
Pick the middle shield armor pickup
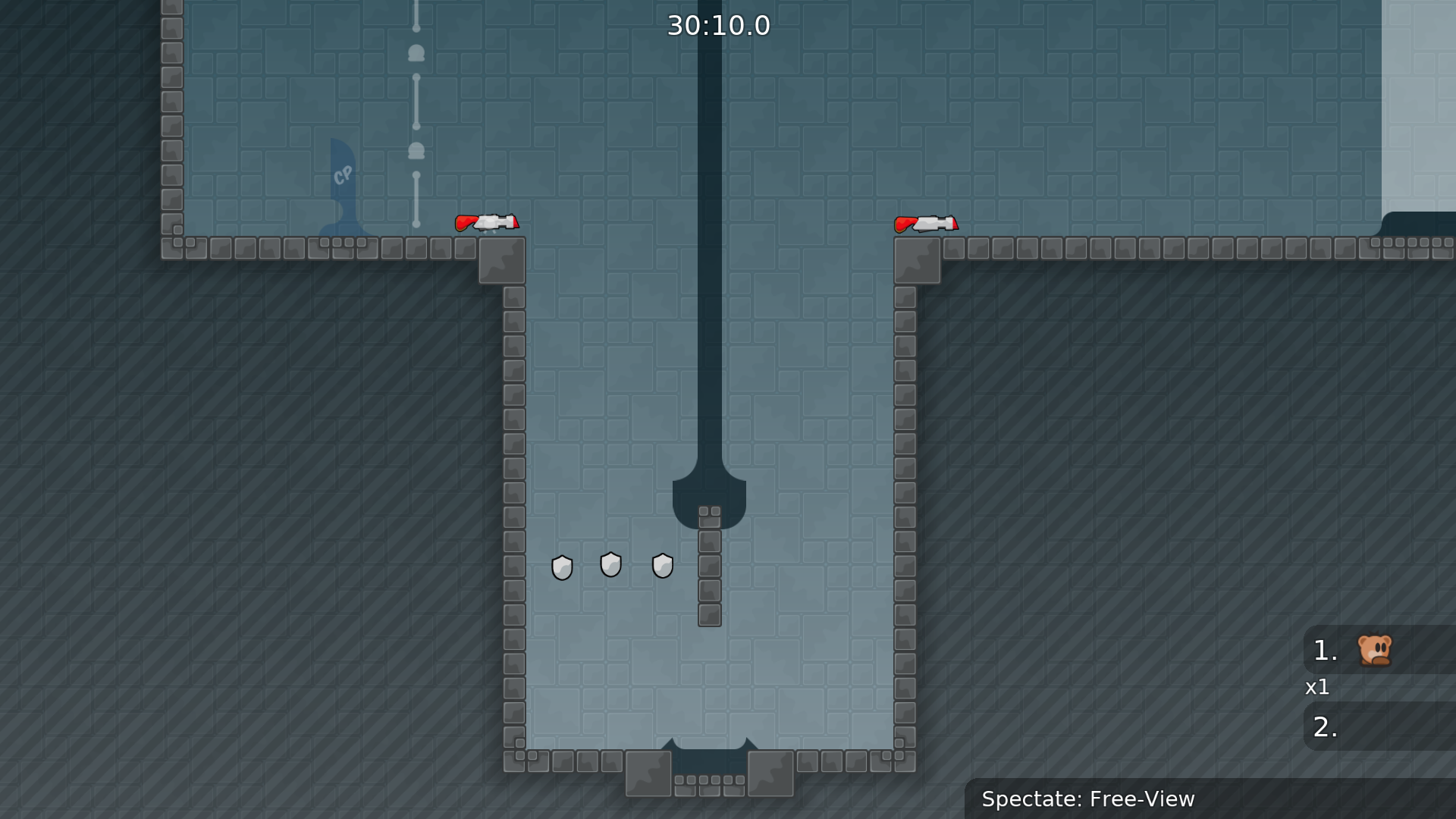(611, 564)
